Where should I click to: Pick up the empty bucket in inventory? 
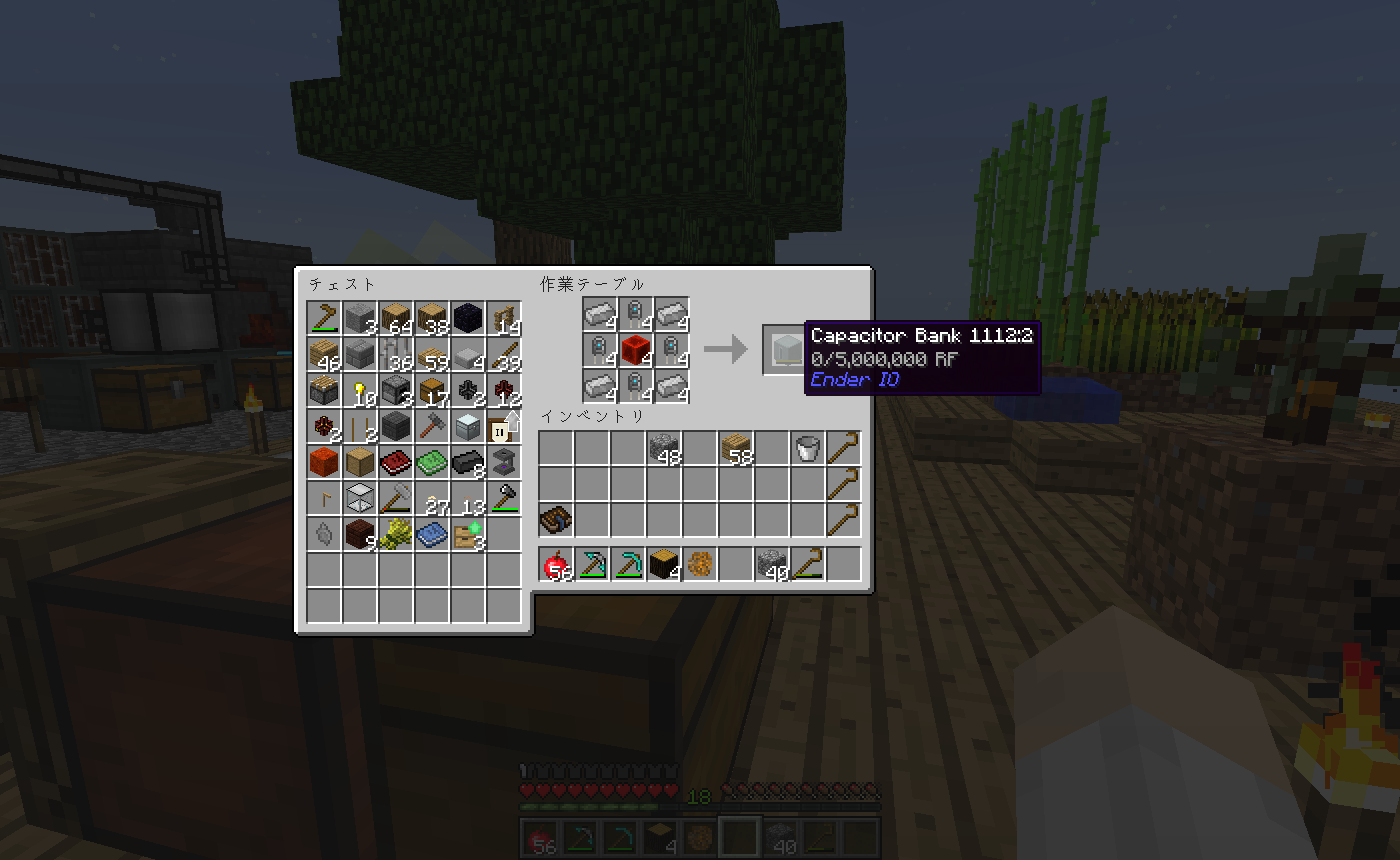[x=807, y=449]
